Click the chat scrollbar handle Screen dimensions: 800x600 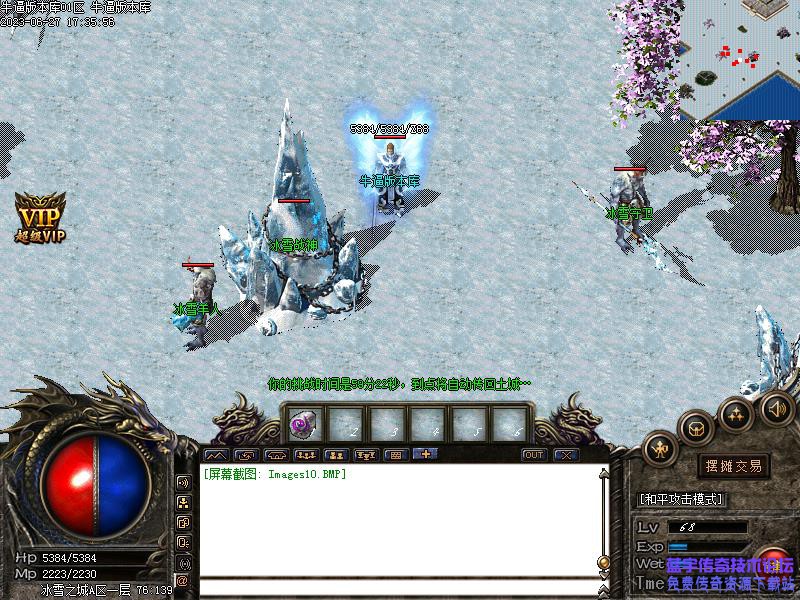(x=603, y=561)
